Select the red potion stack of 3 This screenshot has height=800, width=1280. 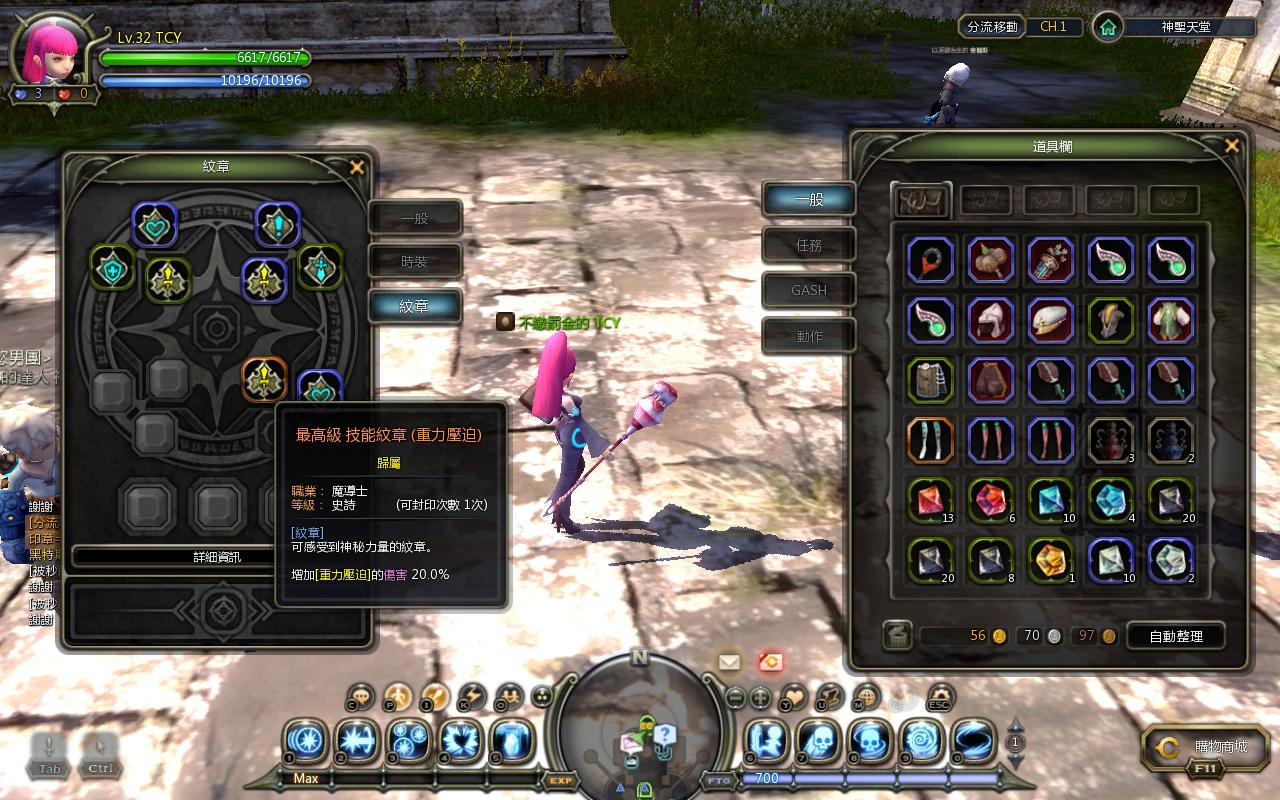(1110, 440)
